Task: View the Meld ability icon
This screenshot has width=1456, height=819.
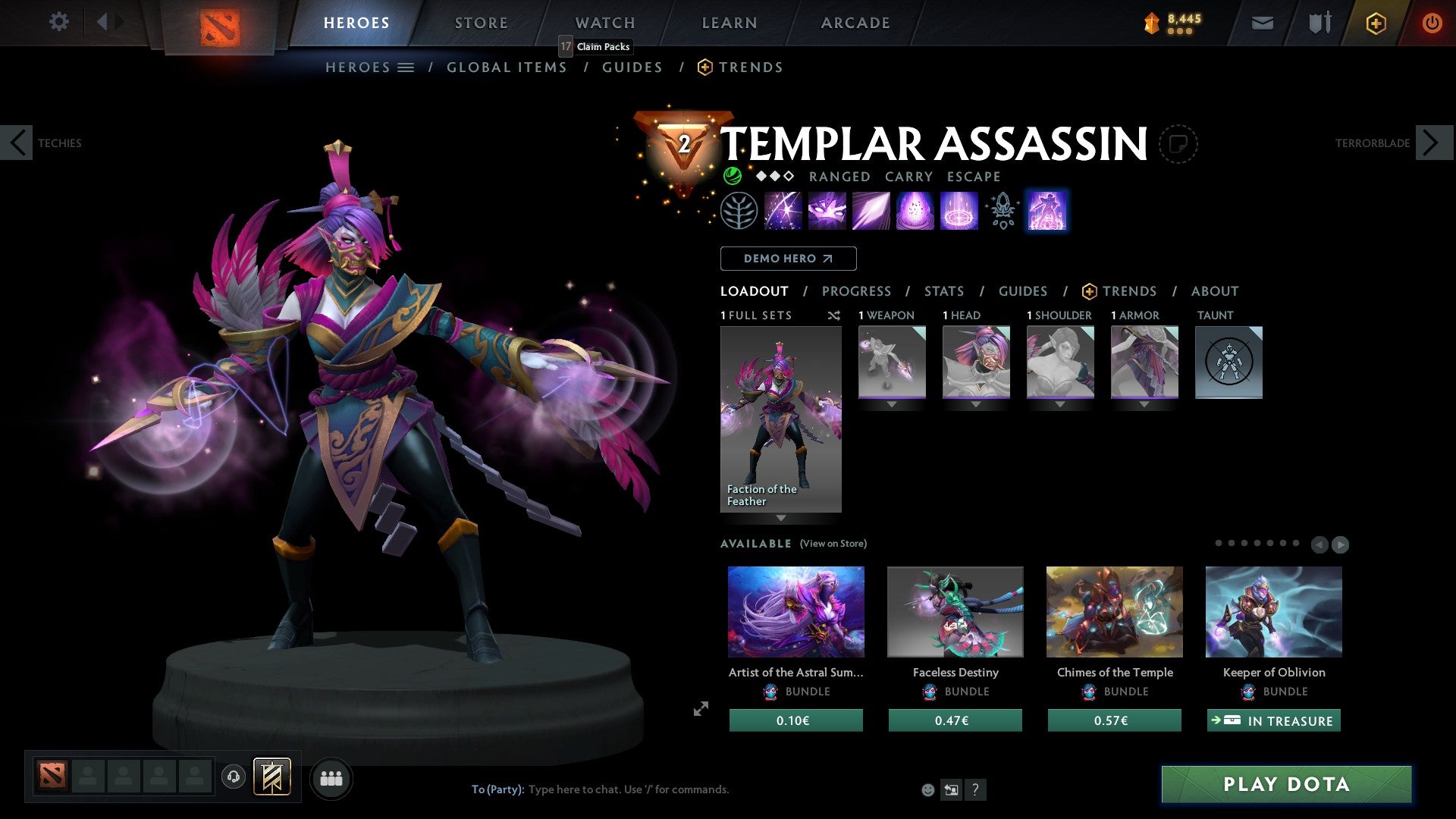Action: (x=827, y=211)
